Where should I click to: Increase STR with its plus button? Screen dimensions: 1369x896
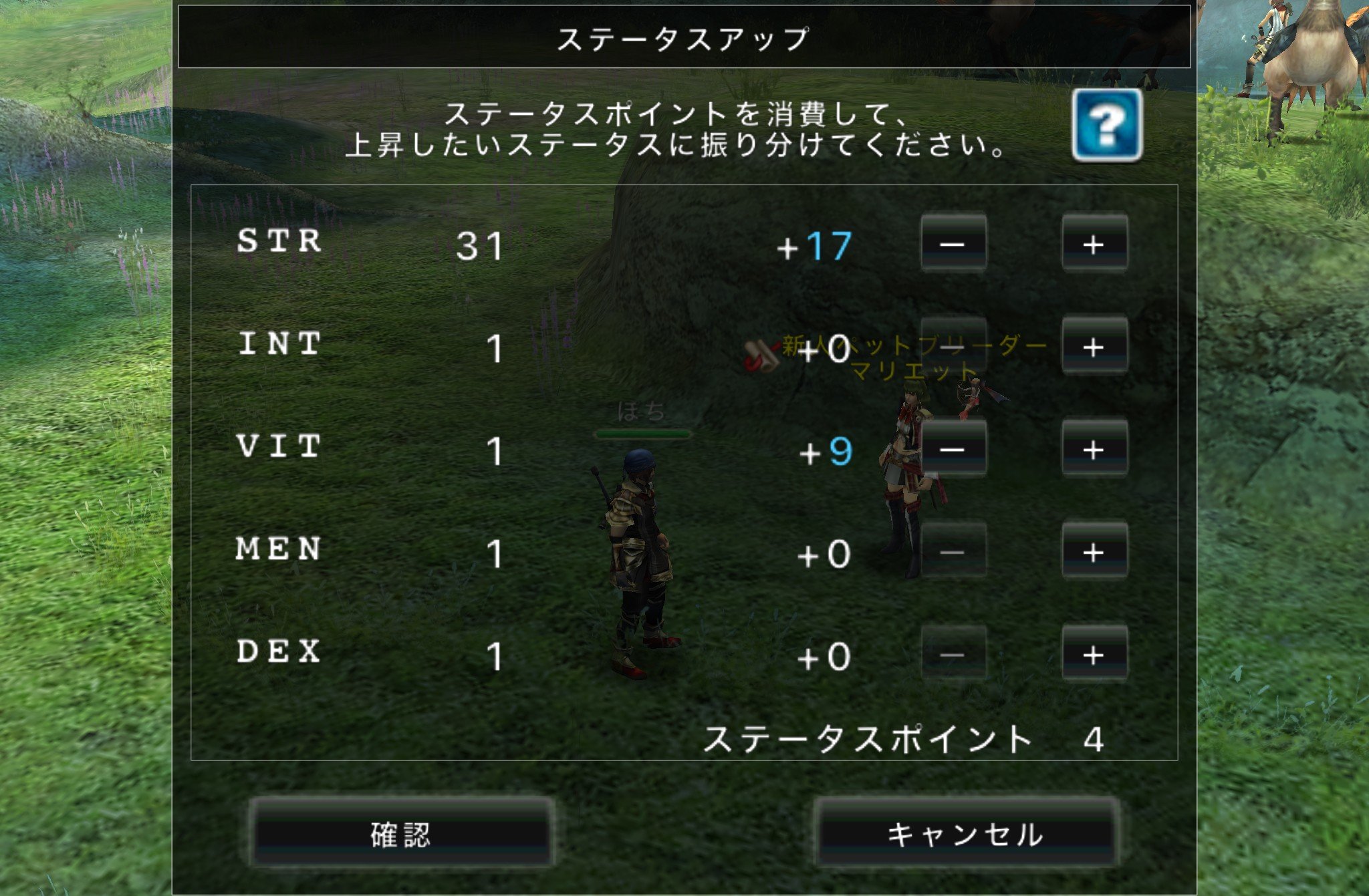tap(1094, 244)
